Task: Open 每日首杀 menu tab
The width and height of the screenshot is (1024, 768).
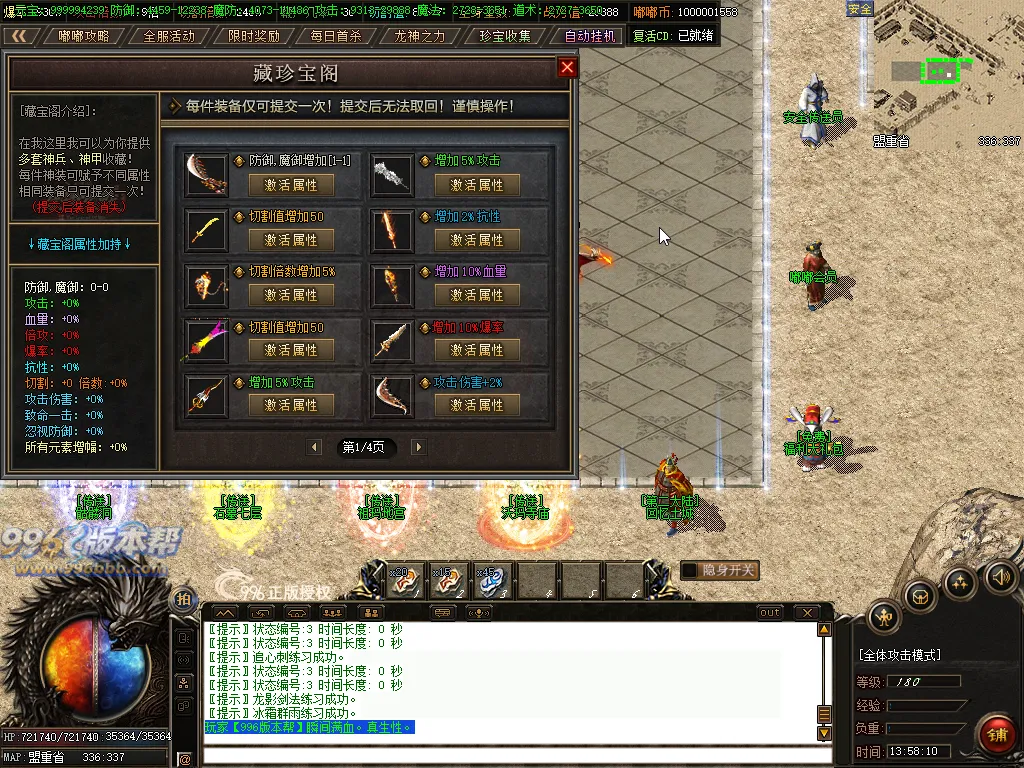Action: pyautogui.click(x=336, y=36)
